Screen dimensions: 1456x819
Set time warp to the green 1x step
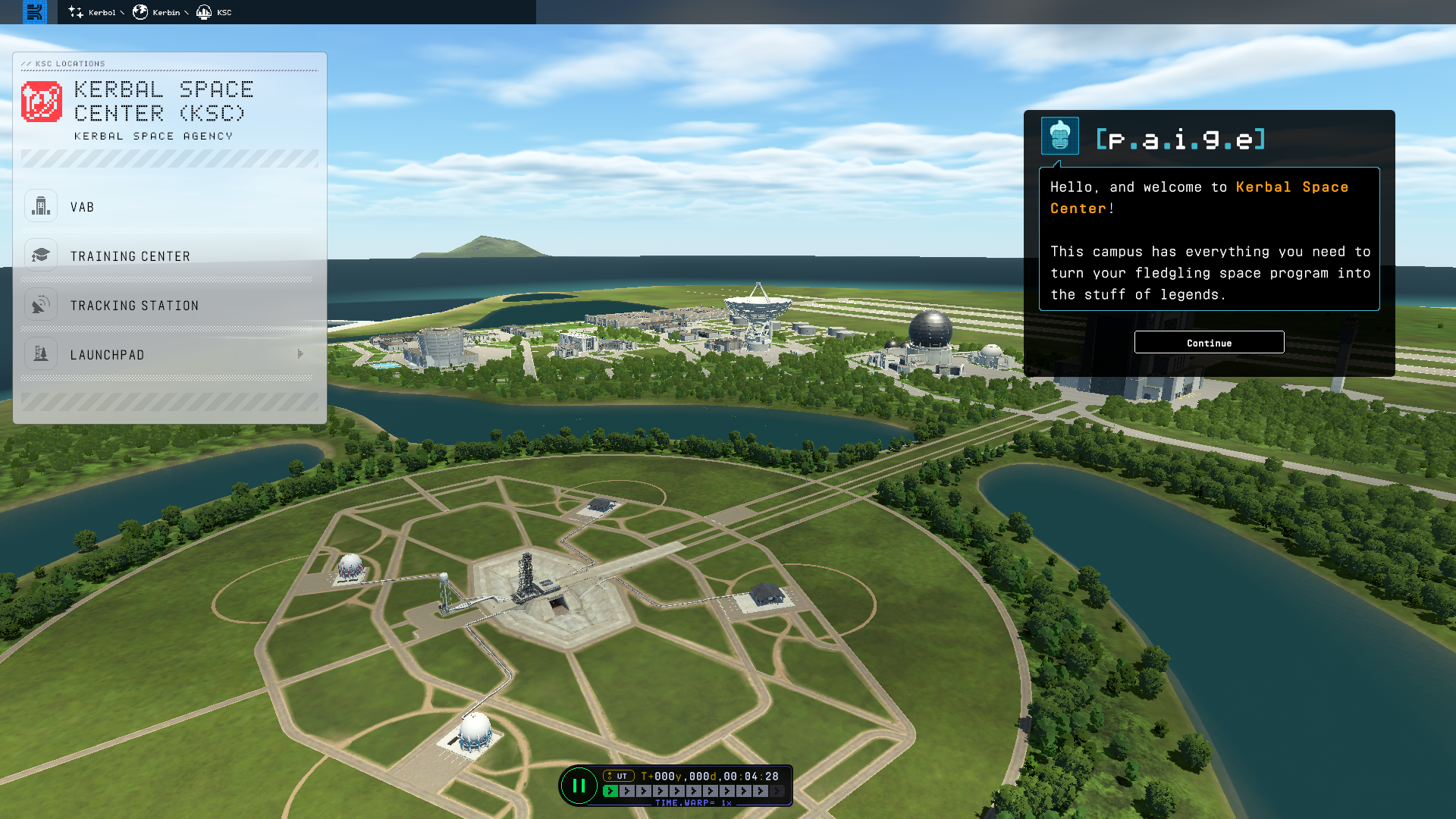[x=610, y=791]
